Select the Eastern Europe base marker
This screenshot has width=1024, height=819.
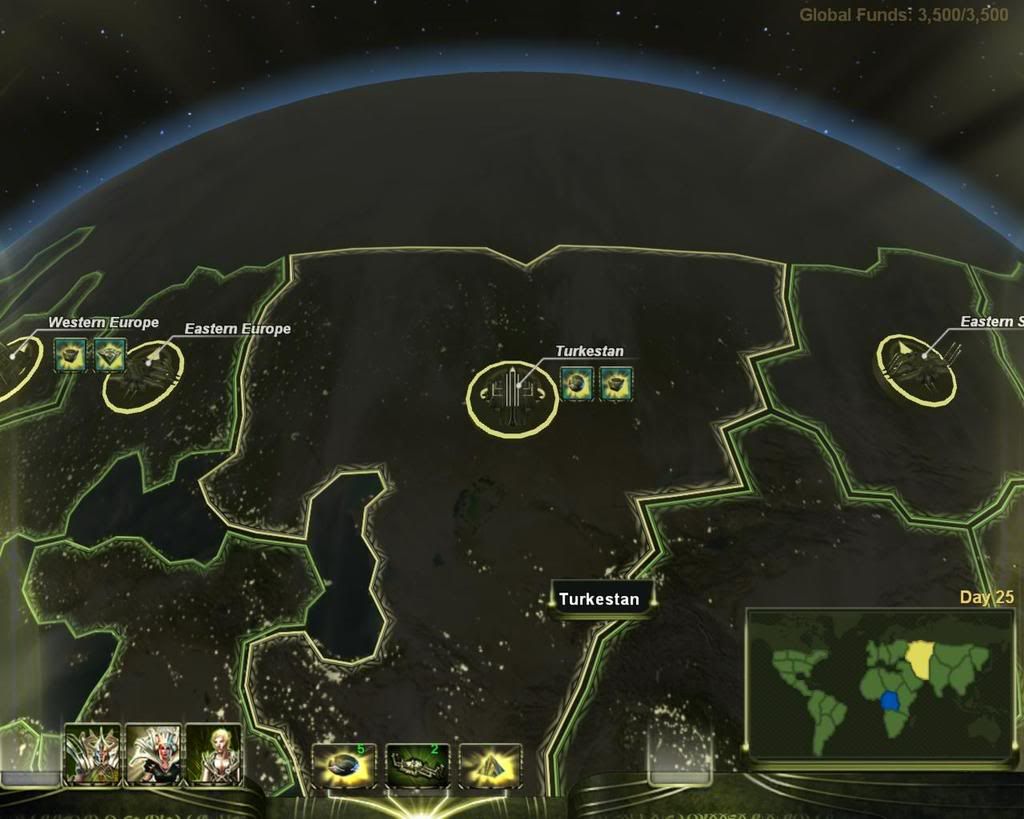point(143,373)
